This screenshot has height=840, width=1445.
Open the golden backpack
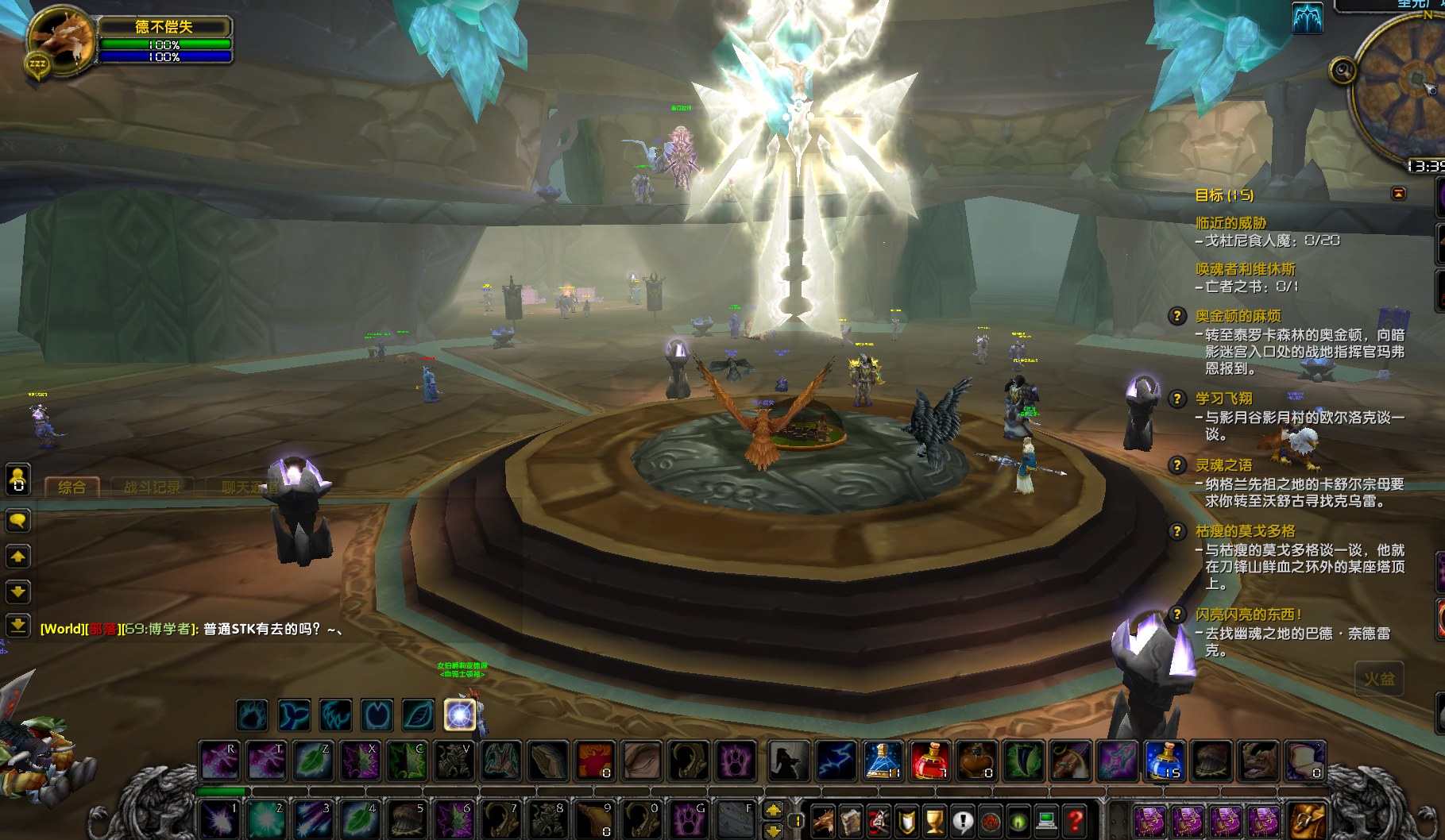click(x=1307, y=820)
